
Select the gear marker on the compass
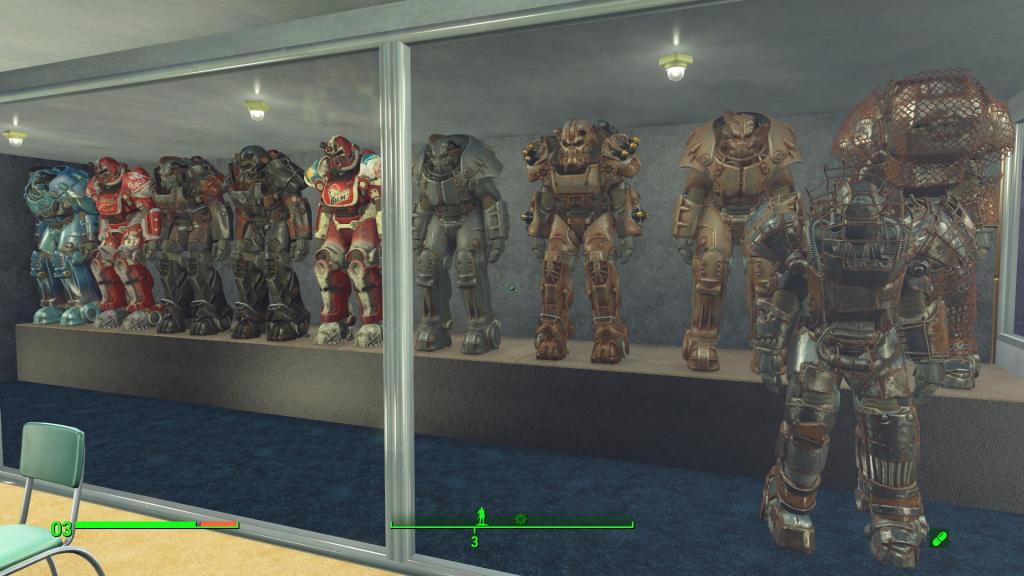(520, 518)
